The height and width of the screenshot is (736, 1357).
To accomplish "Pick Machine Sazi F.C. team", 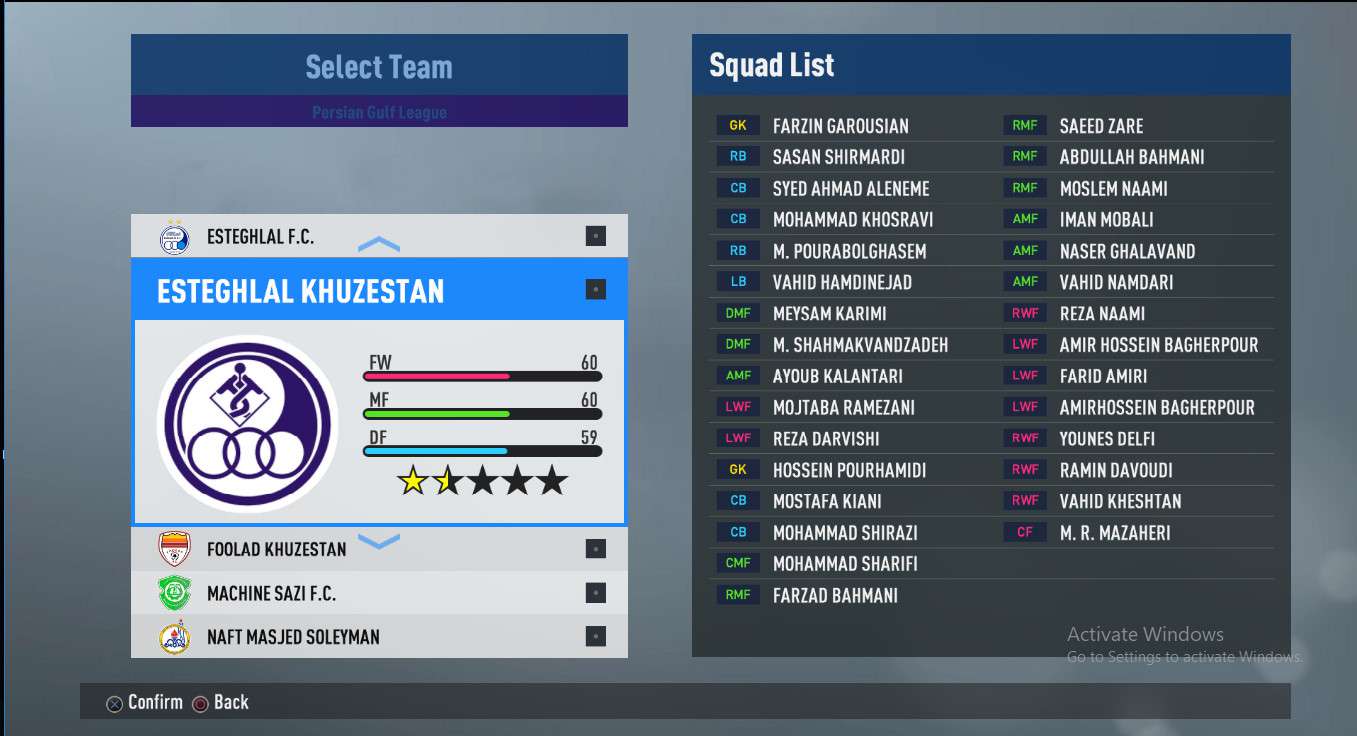I will coord(271,593).
